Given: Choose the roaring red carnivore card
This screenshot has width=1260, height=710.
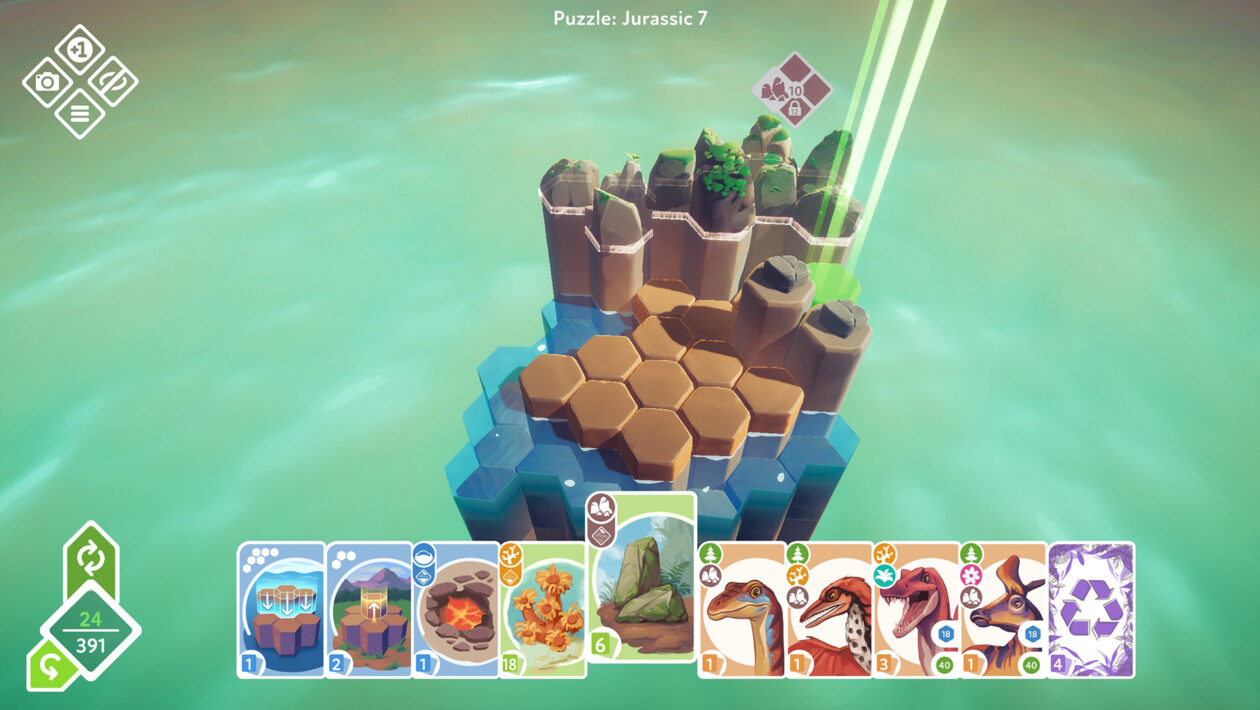Looking at the screenshot, I should (916, 610).
